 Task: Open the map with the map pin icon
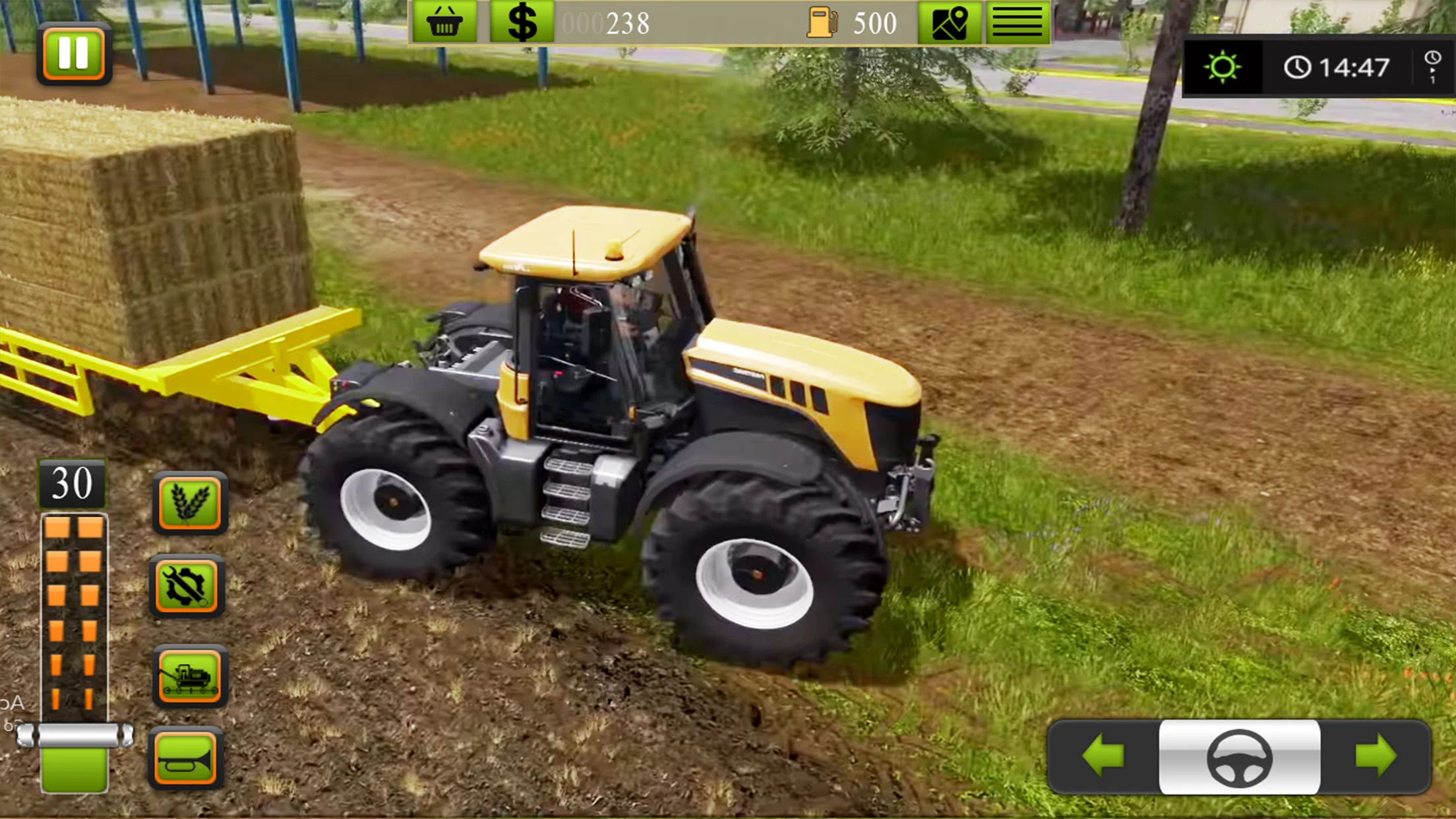point(950,22)
